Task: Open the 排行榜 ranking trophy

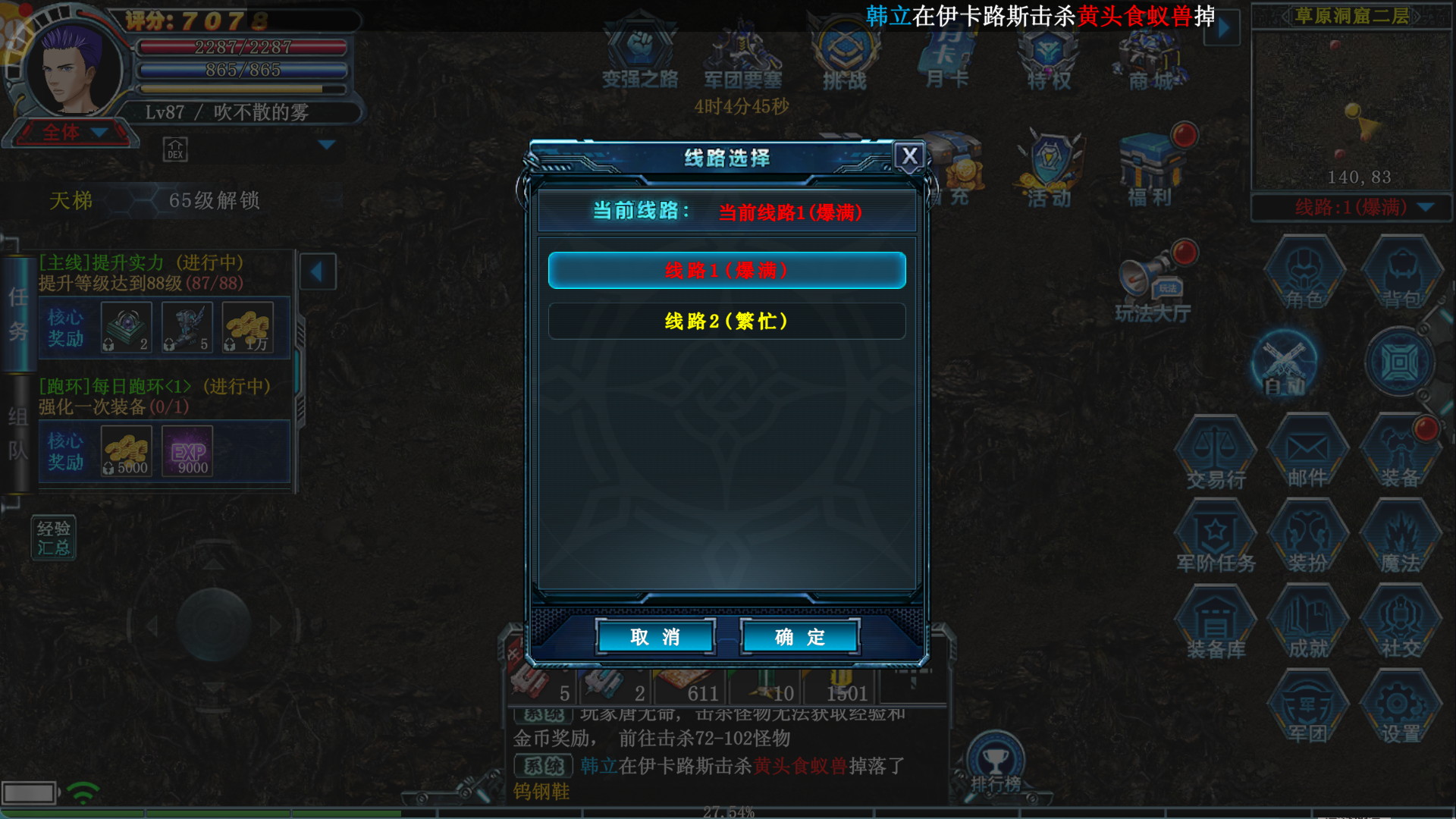Action: click(x=996, y=764)
